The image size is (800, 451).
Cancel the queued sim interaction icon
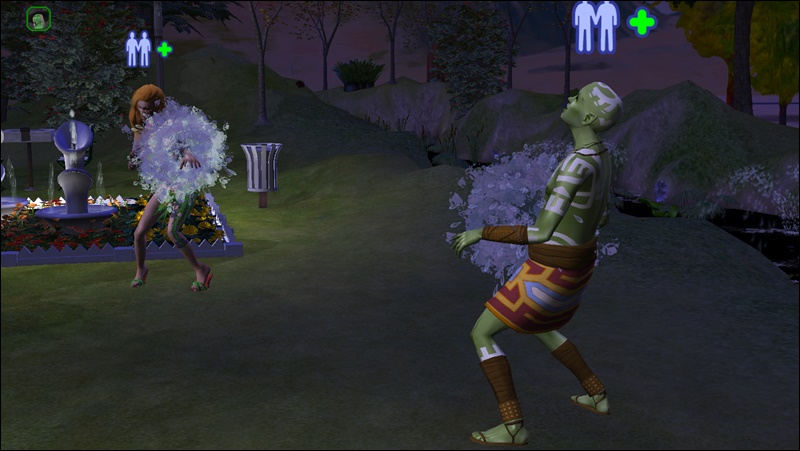(x=39, y=18)
